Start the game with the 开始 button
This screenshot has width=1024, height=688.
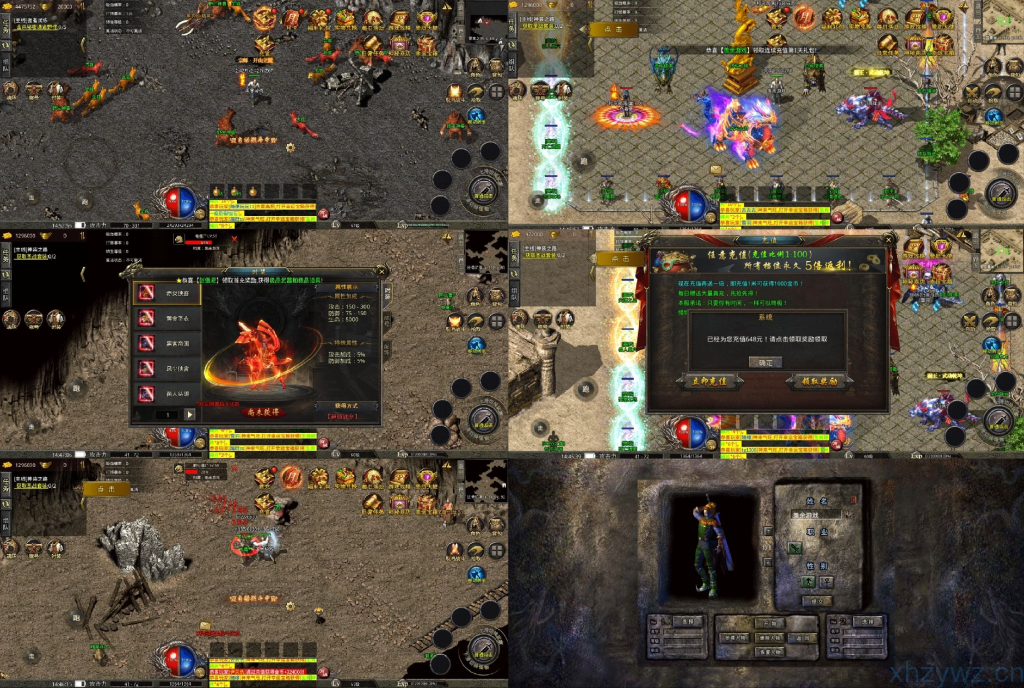click(x=769, y=621)
